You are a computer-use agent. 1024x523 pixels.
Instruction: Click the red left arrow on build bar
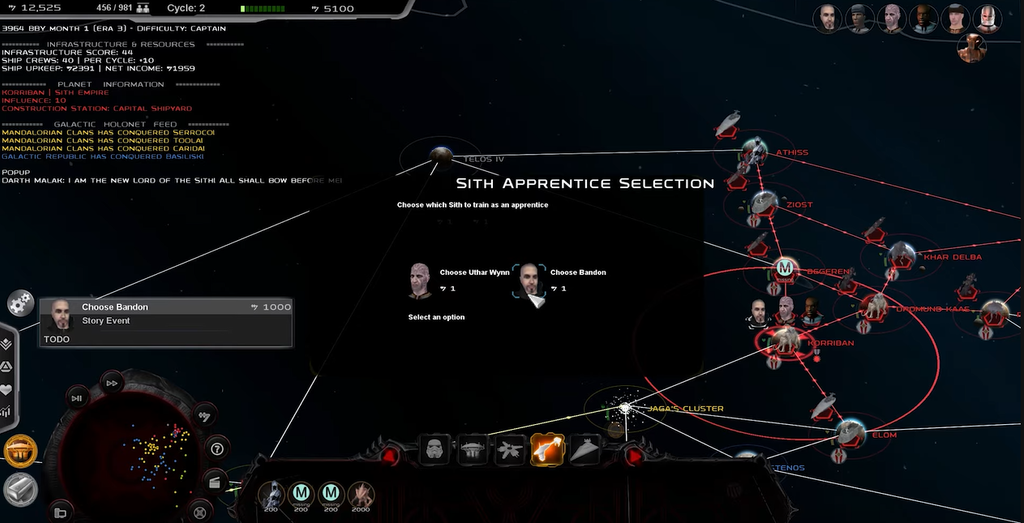(390, 456)
